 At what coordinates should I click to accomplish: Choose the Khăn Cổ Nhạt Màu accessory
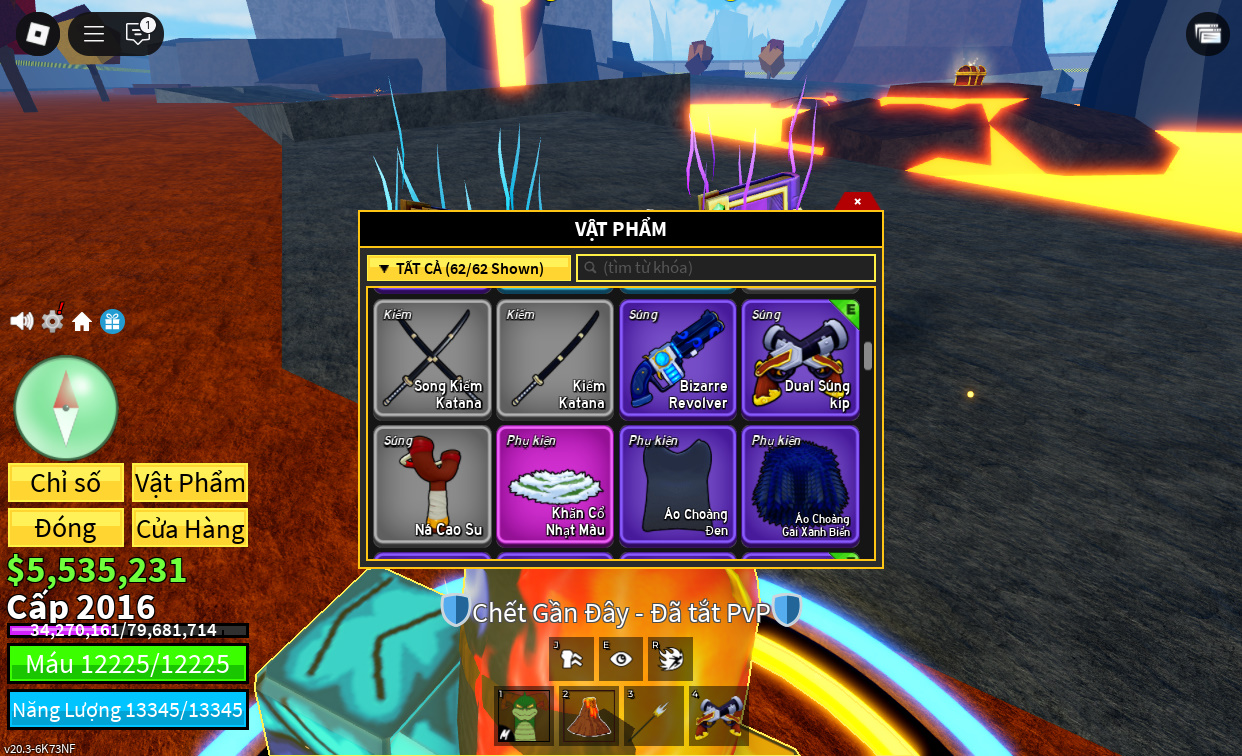point(555,484)
